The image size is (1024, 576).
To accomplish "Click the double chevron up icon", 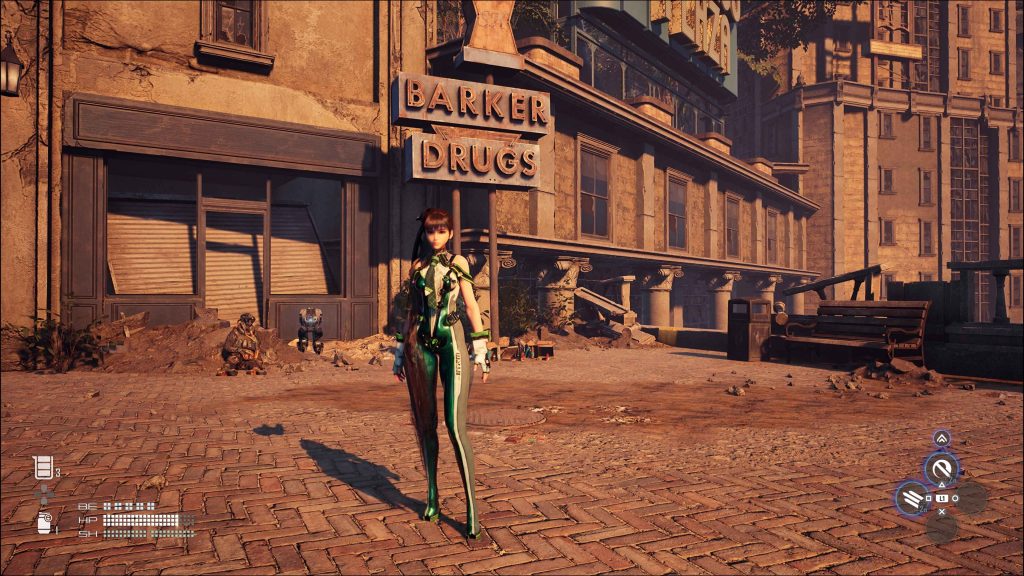I will click(x=941, y=438).
